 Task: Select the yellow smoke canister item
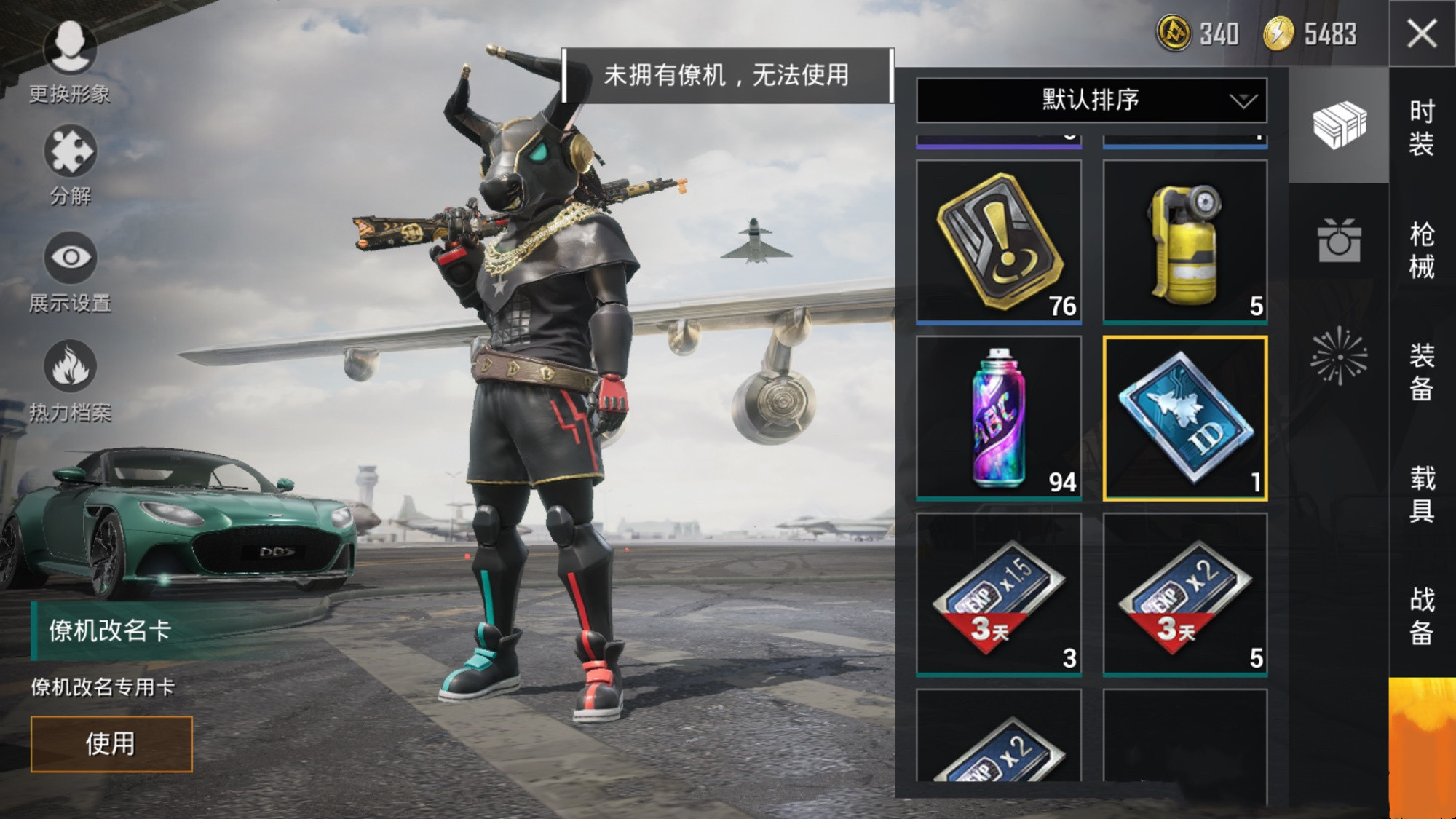coord(1185,242)
